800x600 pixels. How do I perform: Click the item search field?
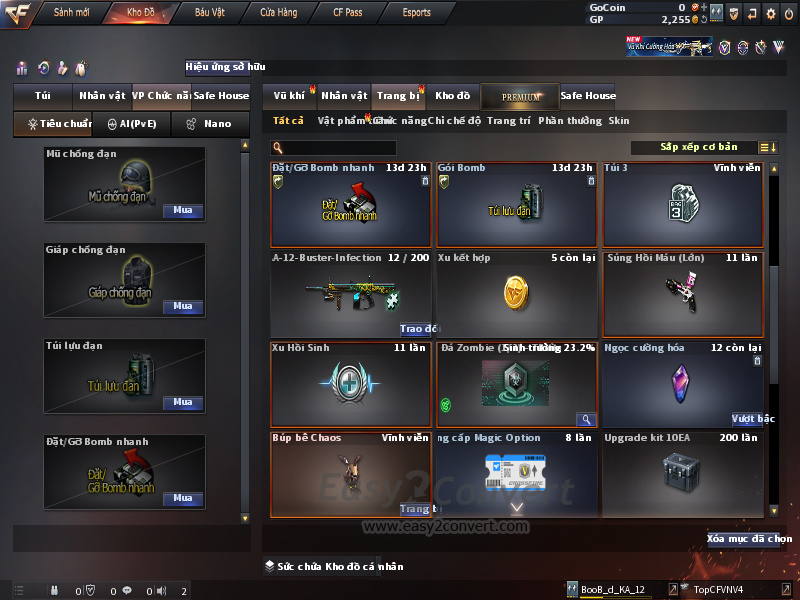click(x=340, y=148)
